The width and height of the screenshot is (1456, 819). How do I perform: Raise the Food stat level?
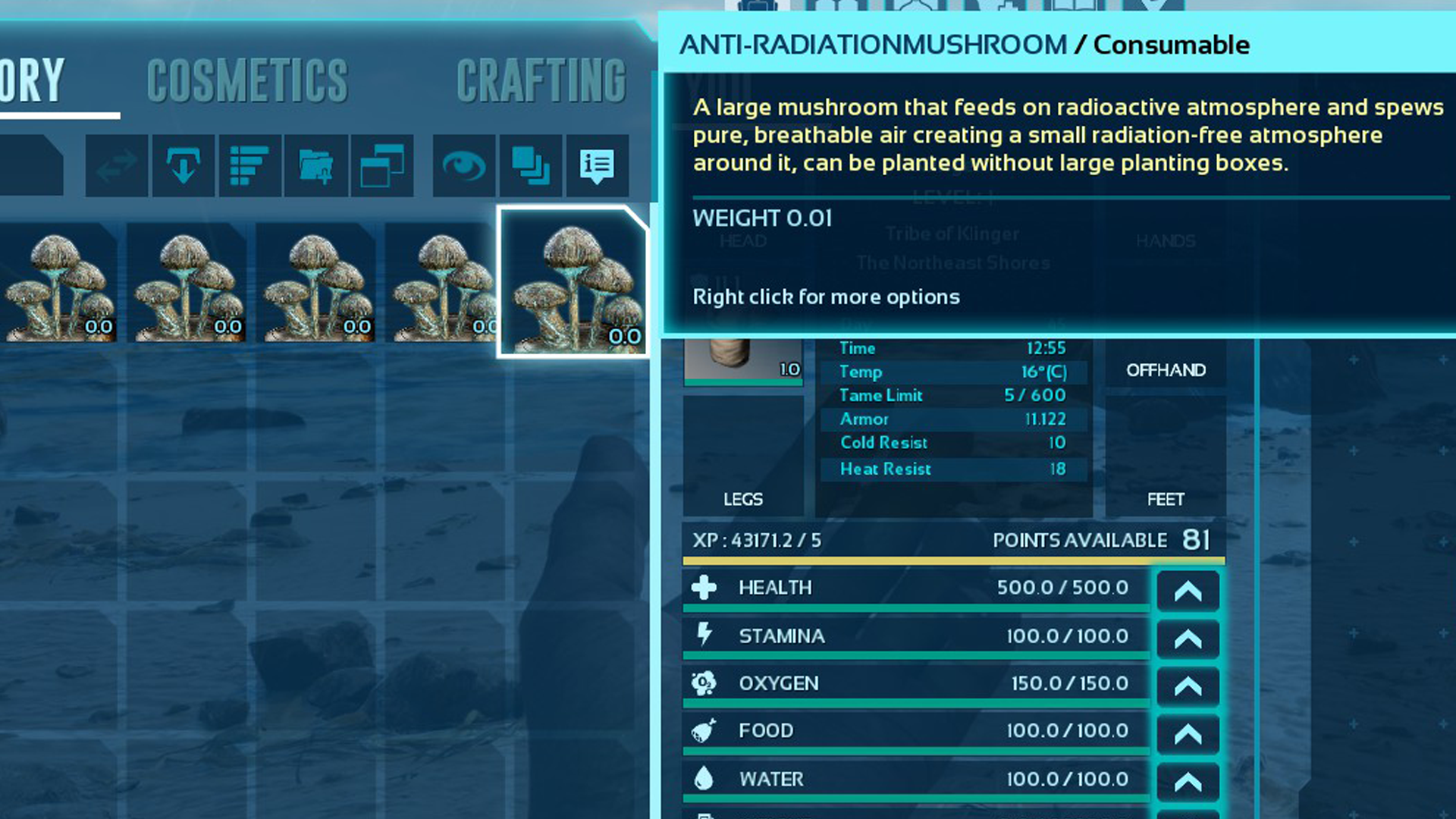coord(1188,733)
